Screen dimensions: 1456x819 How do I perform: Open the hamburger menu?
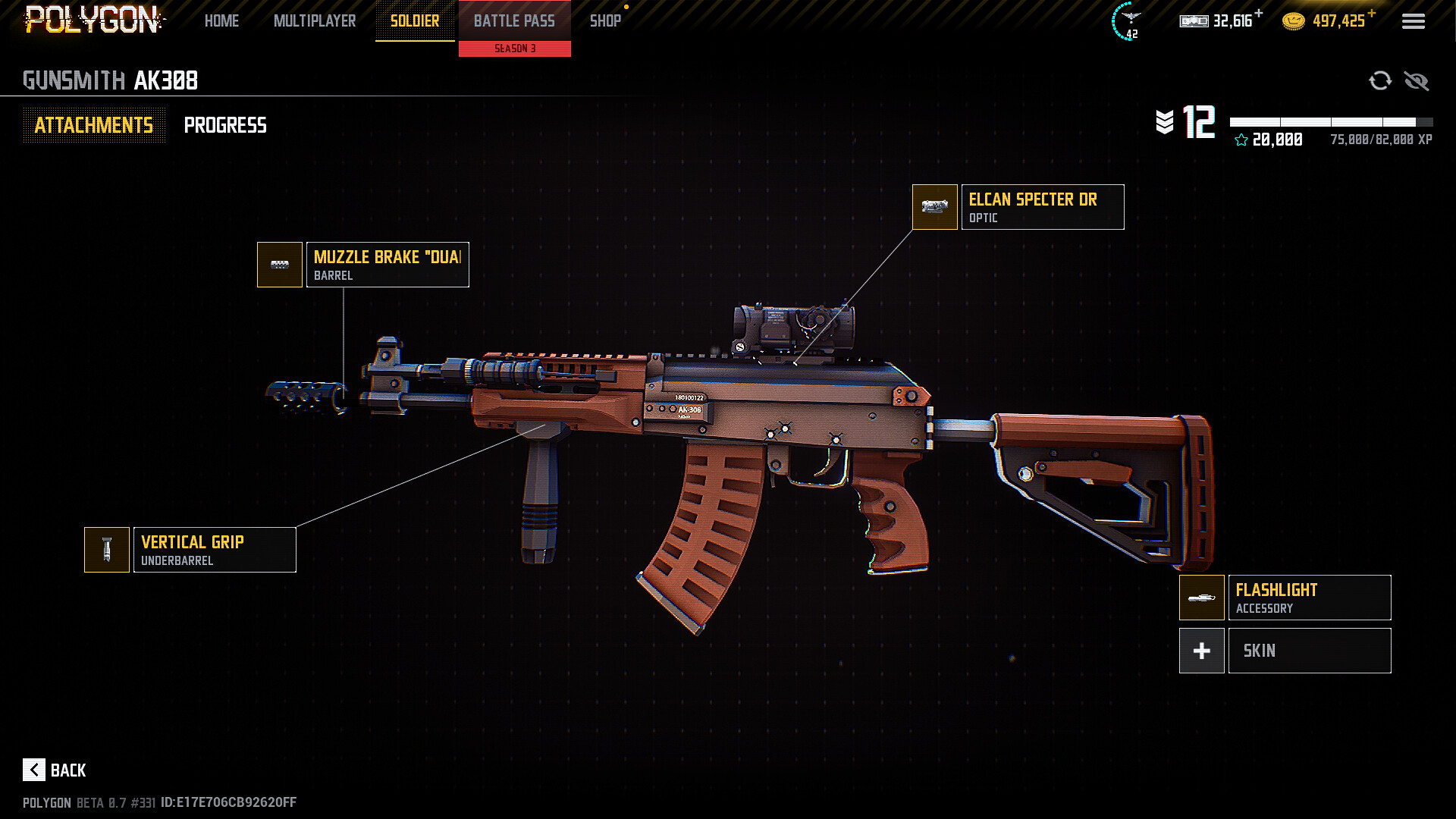1413,21
